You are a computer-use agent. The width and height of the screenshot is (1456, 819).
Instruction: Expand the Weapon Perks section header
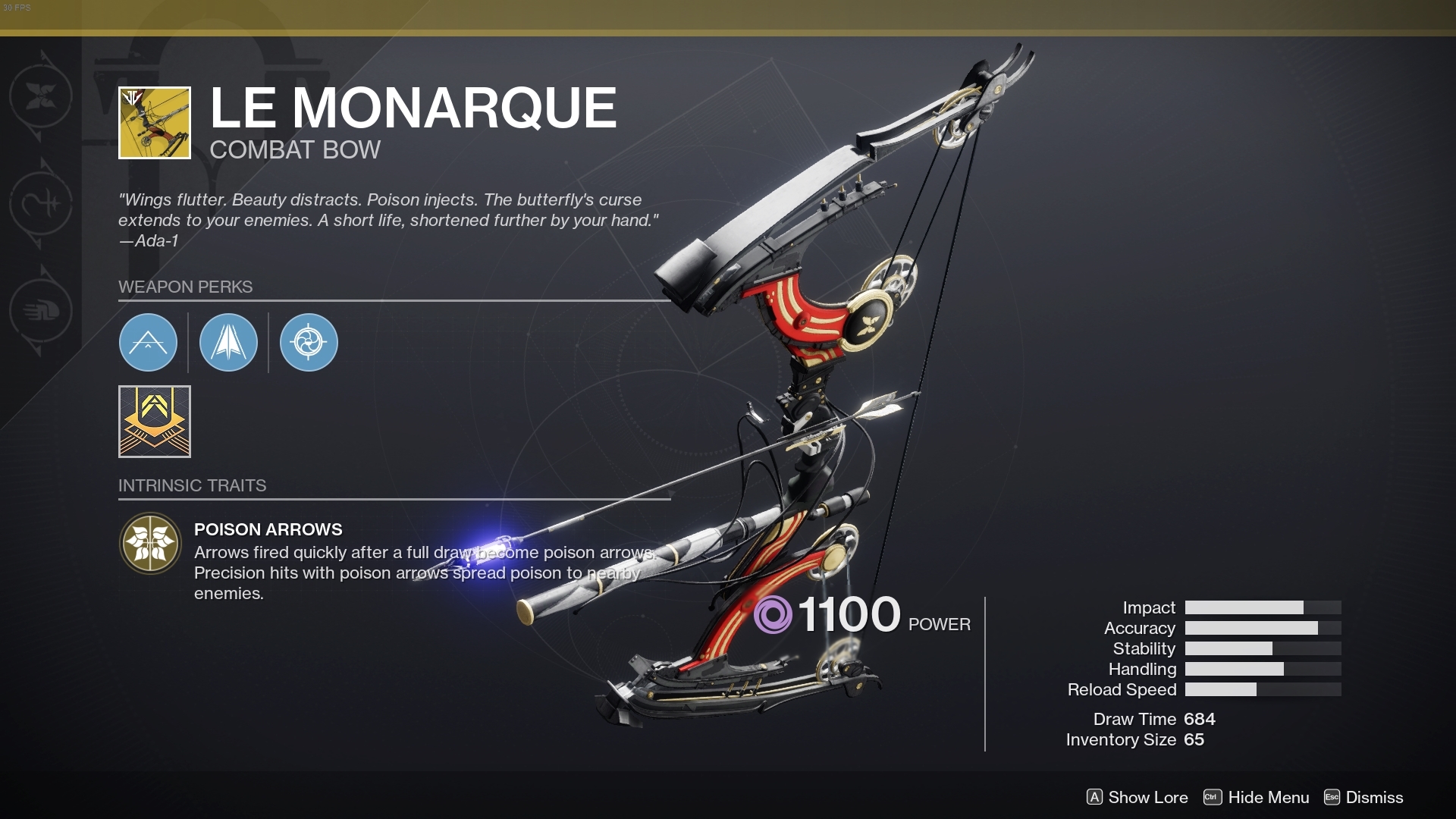(x=185, y=287)
